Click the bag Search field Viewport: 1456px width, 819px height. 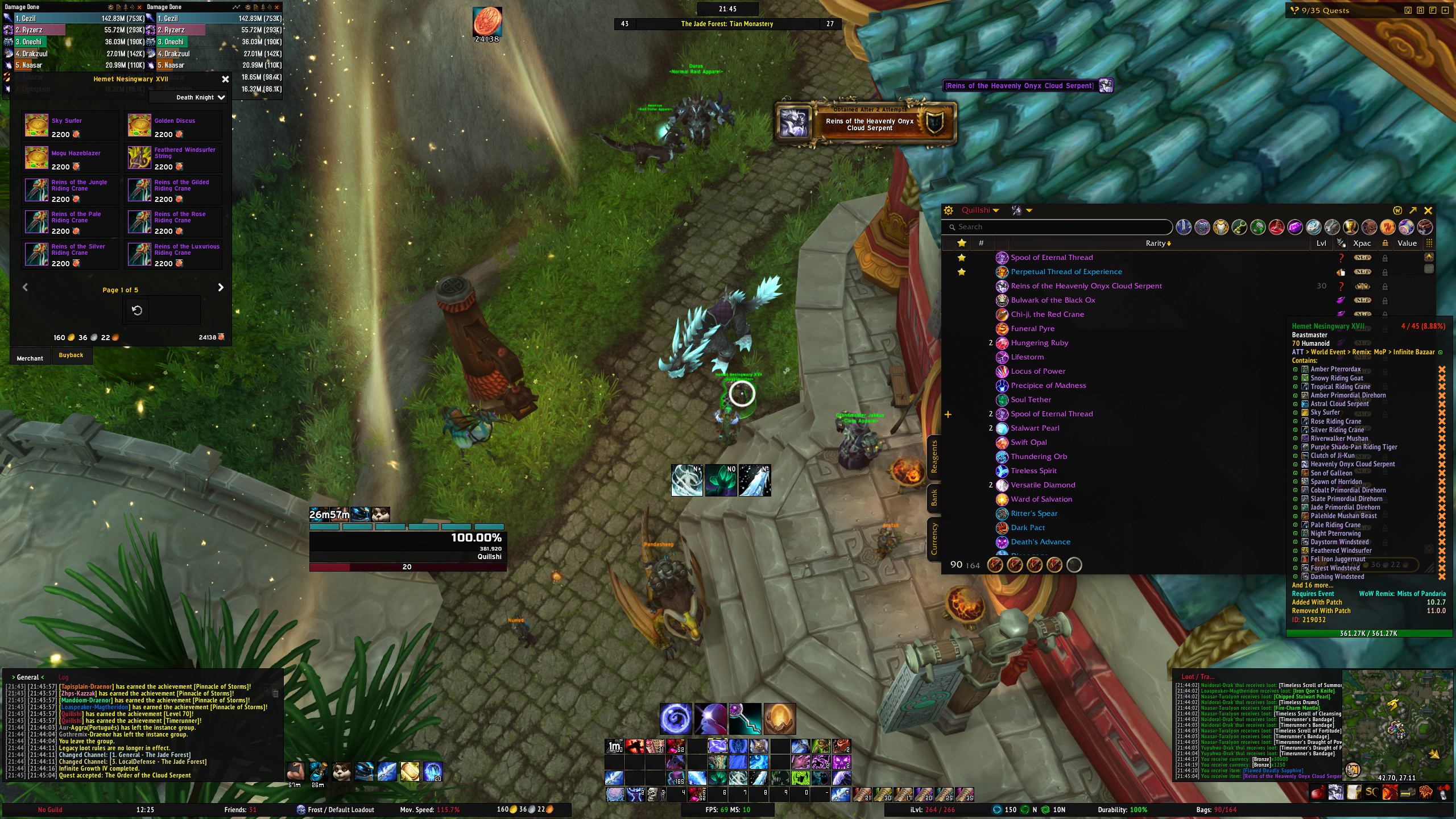coord(1058,227)
